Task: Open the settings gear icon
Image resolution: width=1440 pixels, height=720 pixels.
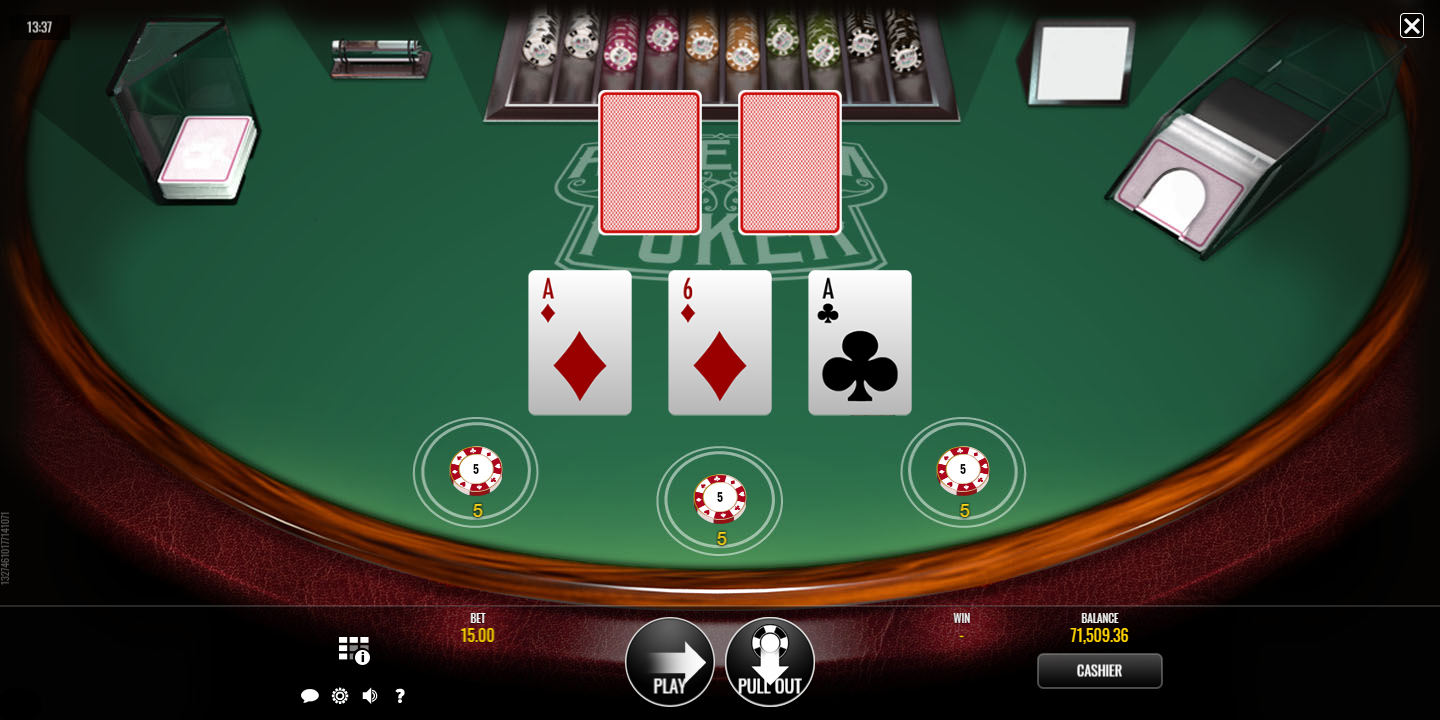Action: tap(340, 696)
